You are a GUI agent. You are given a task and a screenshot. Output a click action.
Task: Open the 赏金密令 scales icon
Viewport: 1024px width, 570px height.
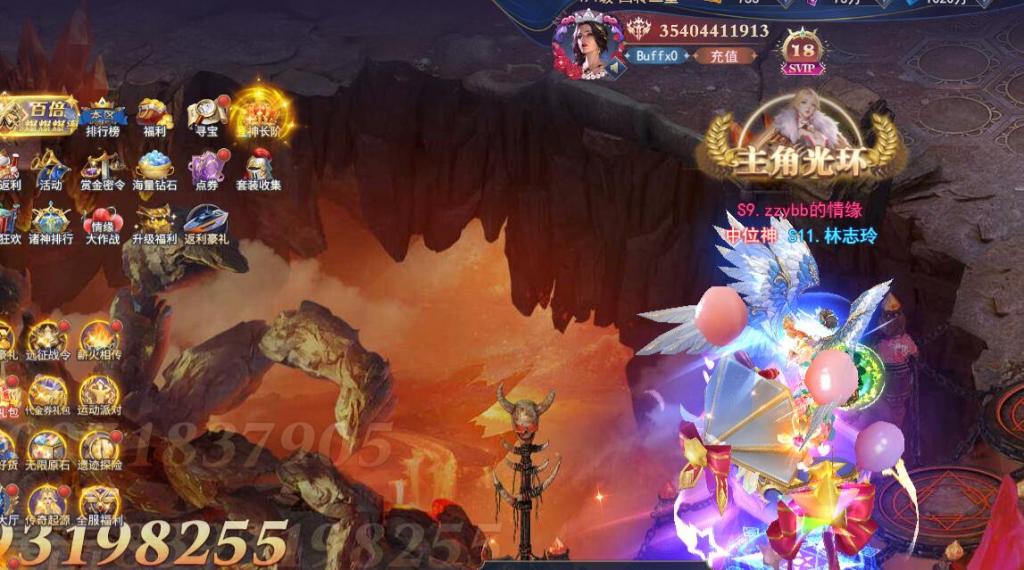tap(103, 168)
